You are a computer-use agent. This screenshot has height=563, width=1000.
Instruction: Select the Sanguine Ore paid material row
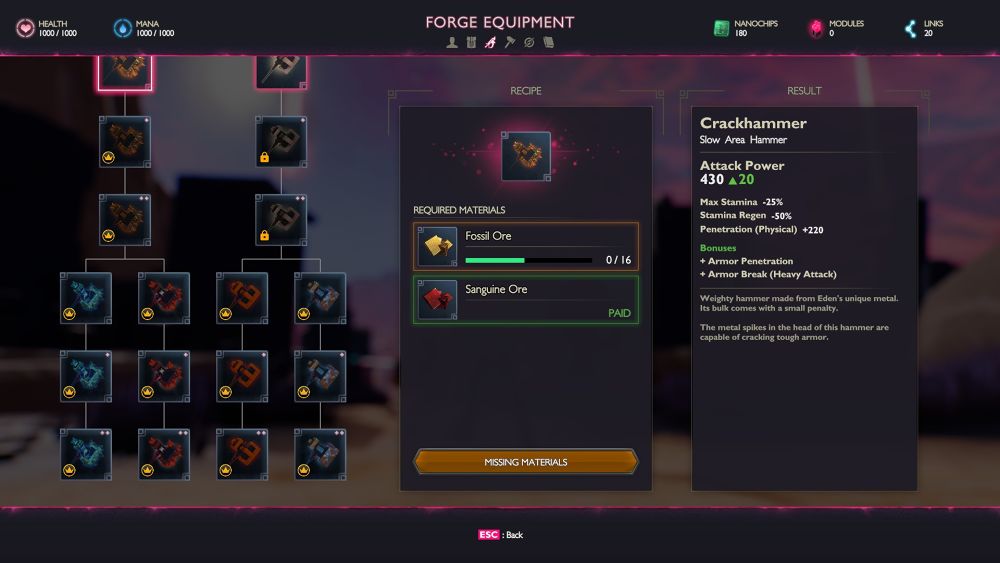525,300
